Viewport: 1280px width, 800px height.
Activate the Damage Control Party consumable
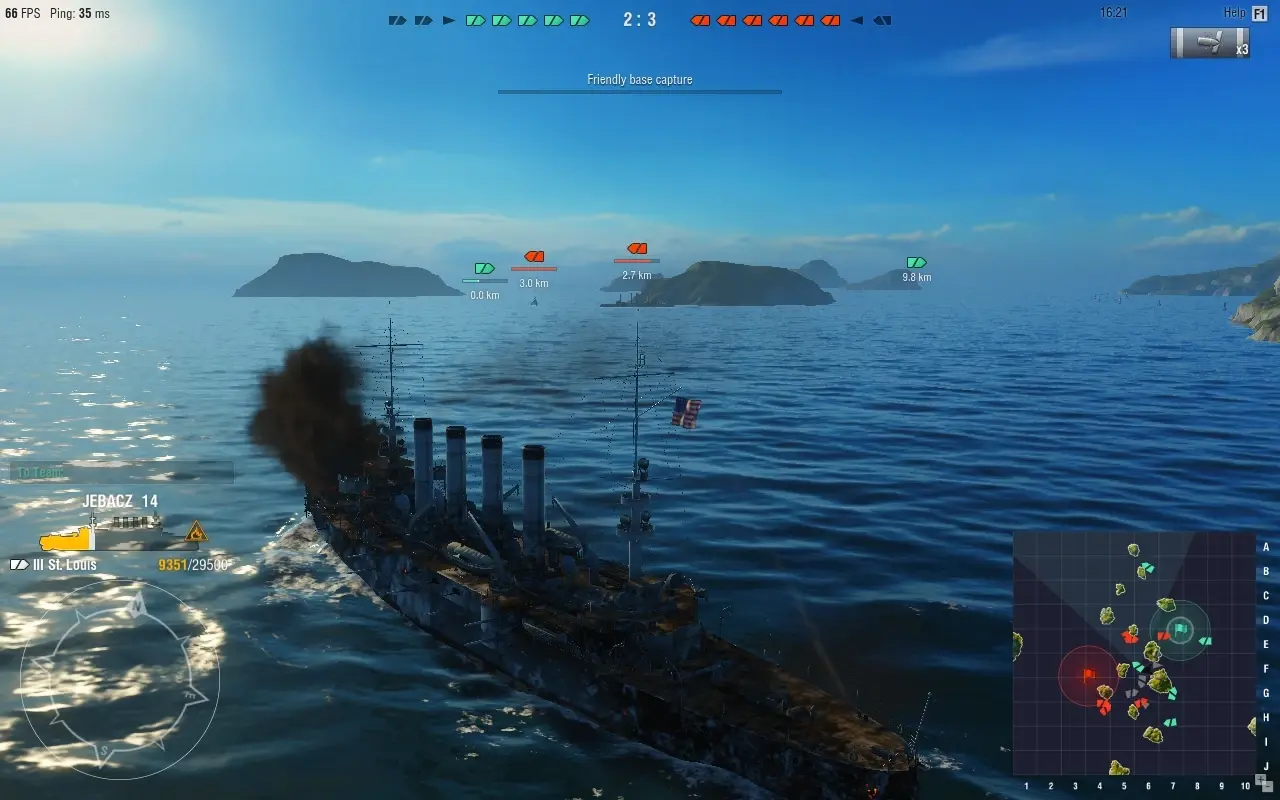point(1209,44)
